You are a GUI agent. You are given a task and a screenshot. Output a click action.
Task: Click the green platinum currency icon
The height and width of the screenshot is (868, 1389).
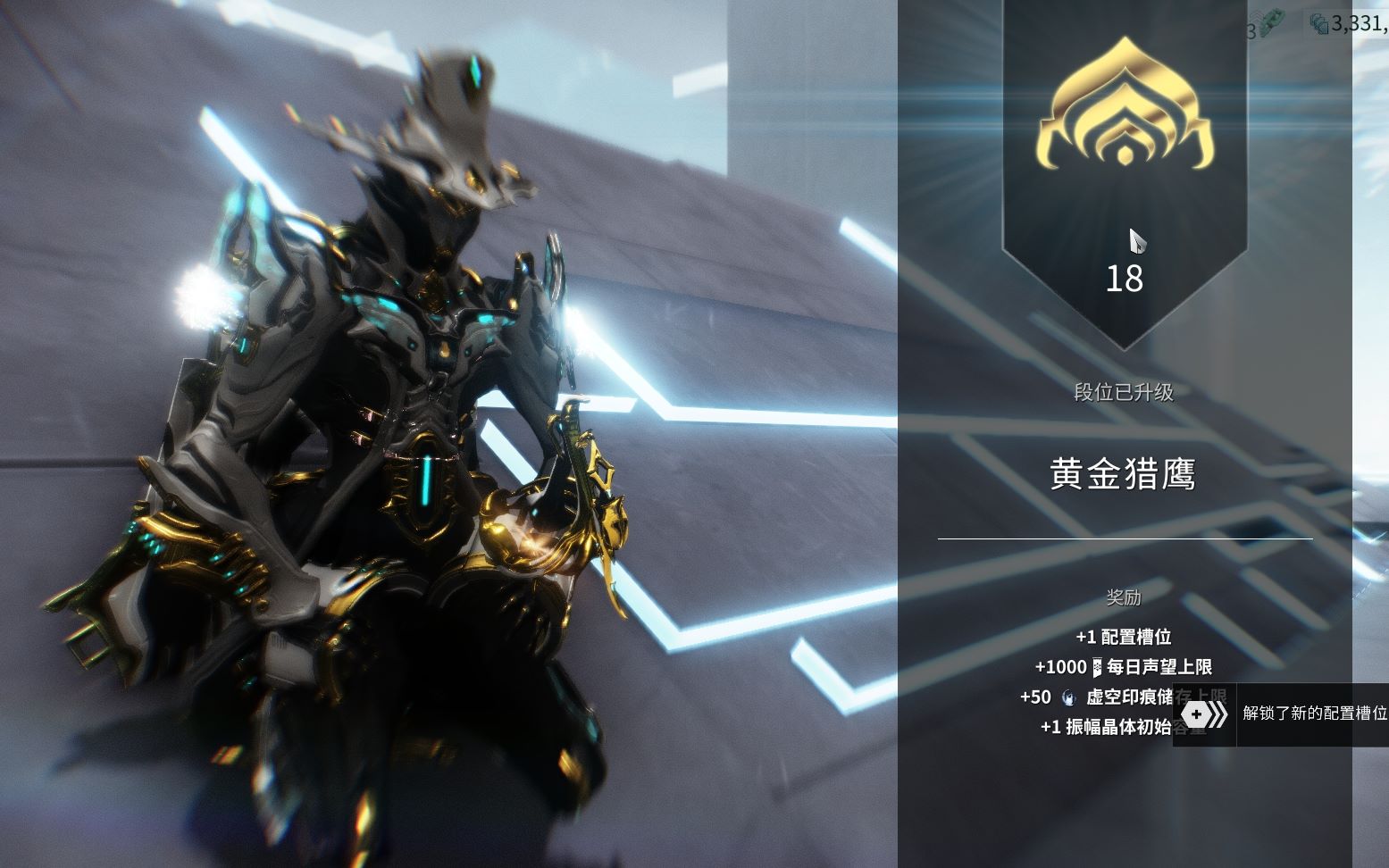coord(1273,21)
